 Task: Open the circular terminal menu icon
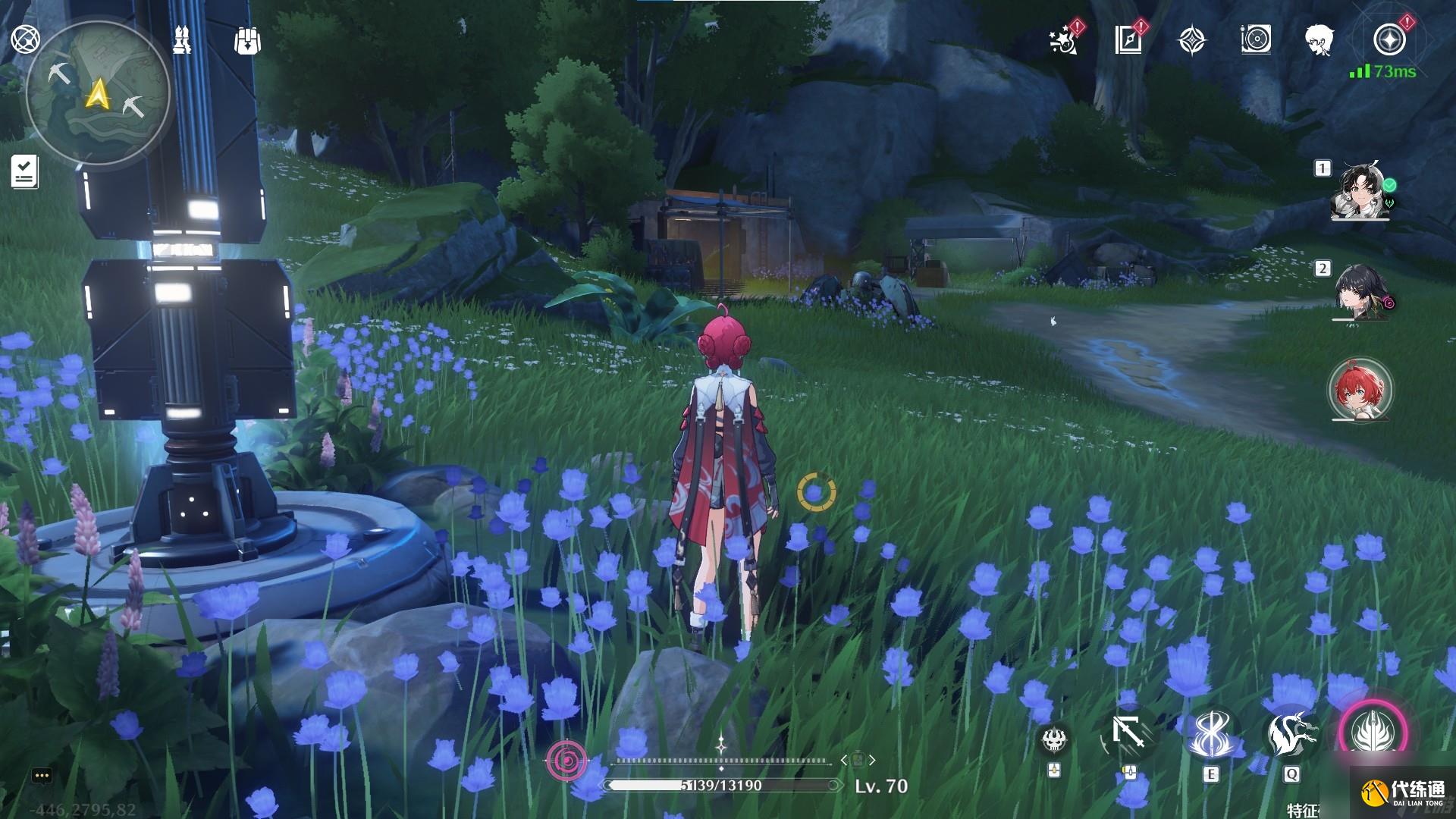click(x=25, y=39)
